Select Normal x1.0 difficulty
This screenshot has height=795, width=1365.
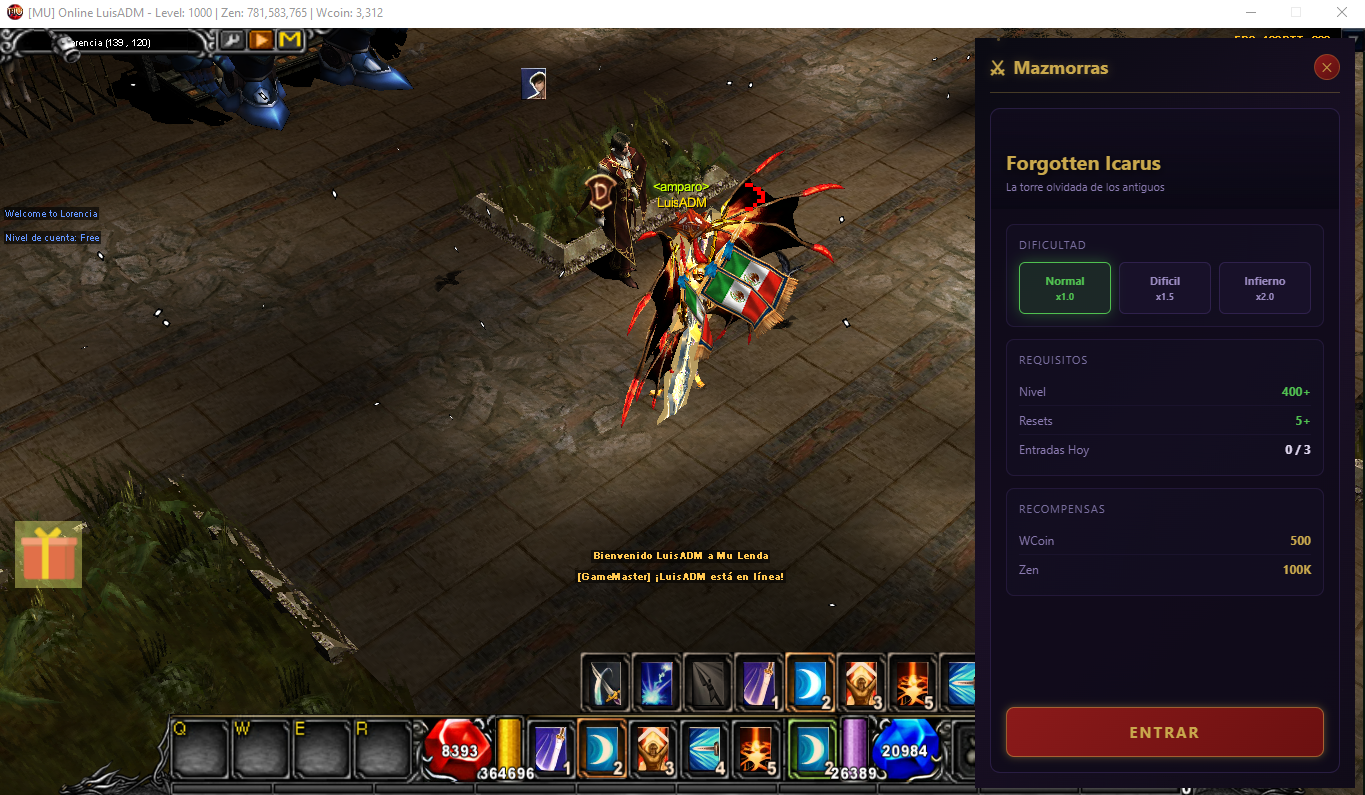(1064, 288)
